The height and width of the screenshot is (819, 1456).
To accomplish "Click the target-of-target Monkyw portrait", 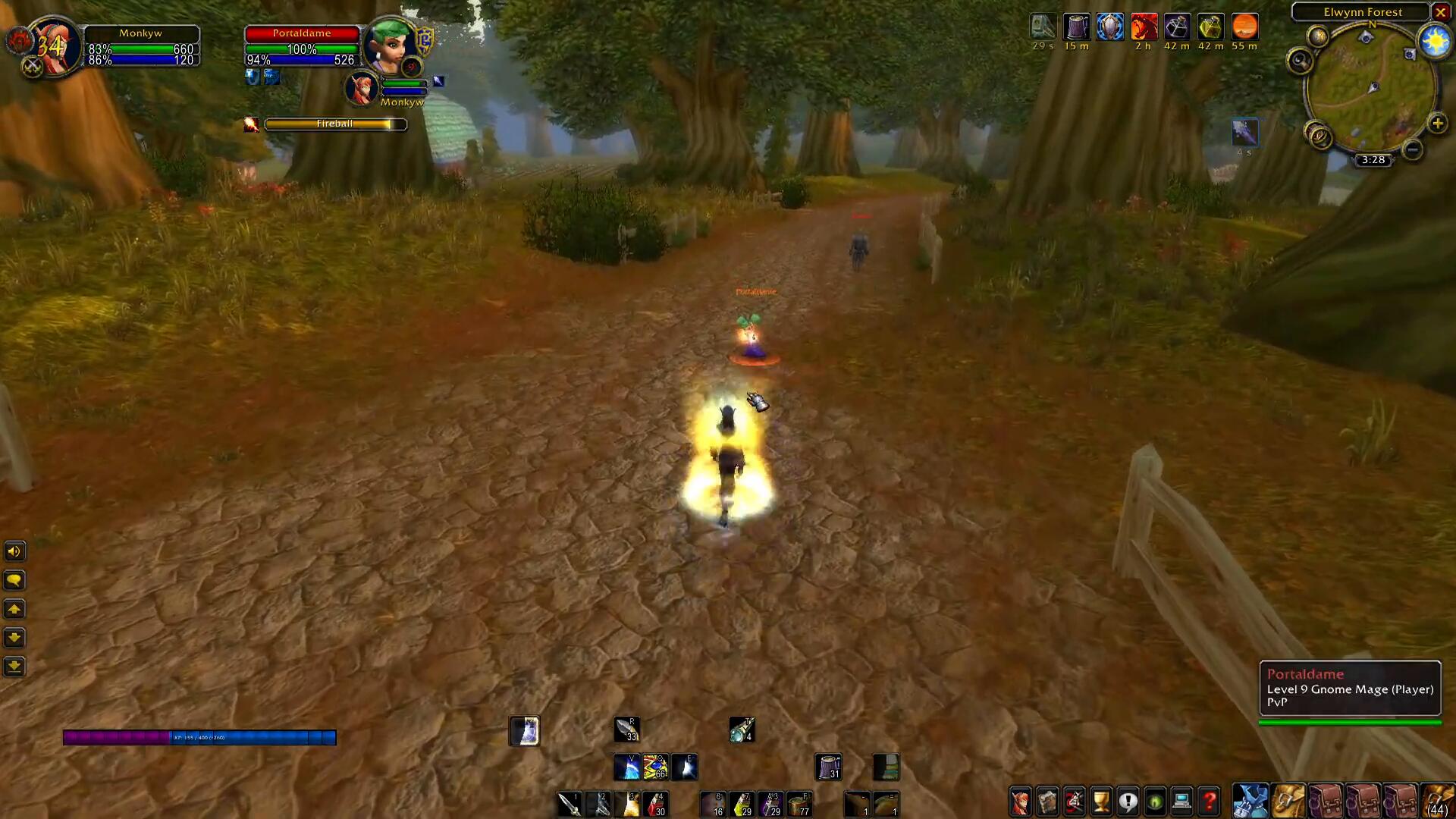I will click(x=362, y=88).
